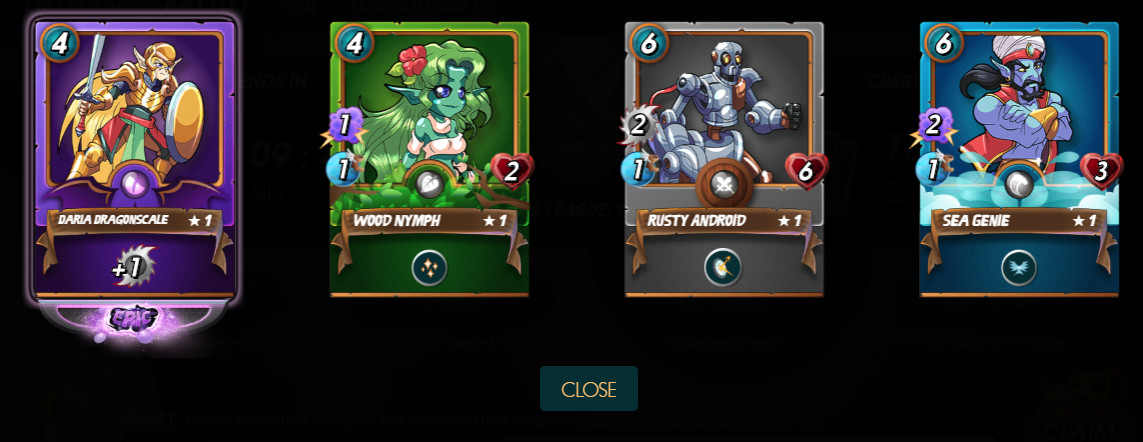
Task: Click Wood Nymph's ability icon
Action: click(429, 268)
